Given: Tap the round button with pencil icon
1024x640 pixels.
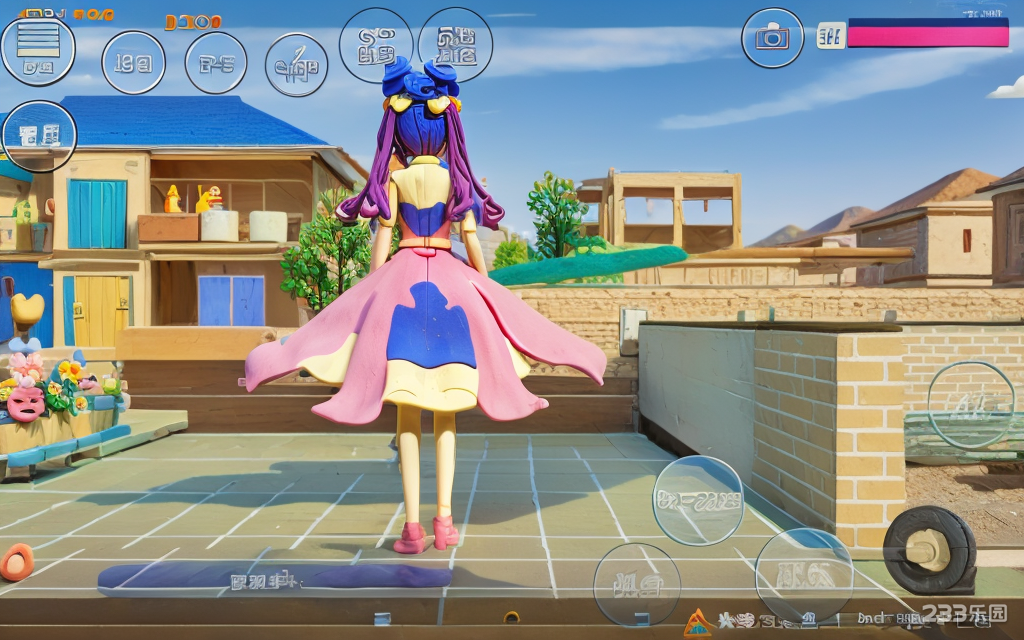Looking at the screenshot, I should [296, 64].
